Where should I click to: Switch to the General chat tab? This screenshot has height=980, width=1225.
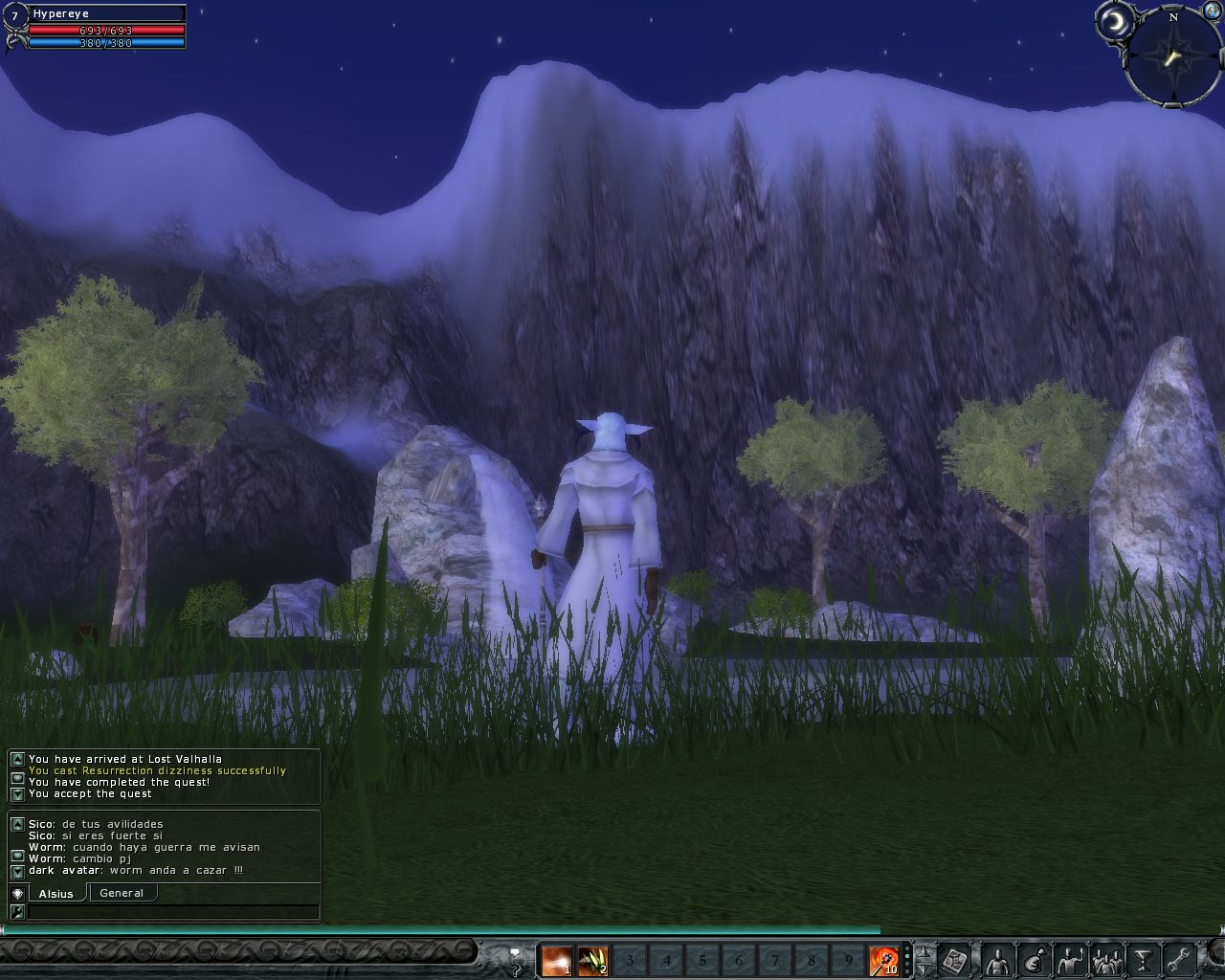(122, 893)
